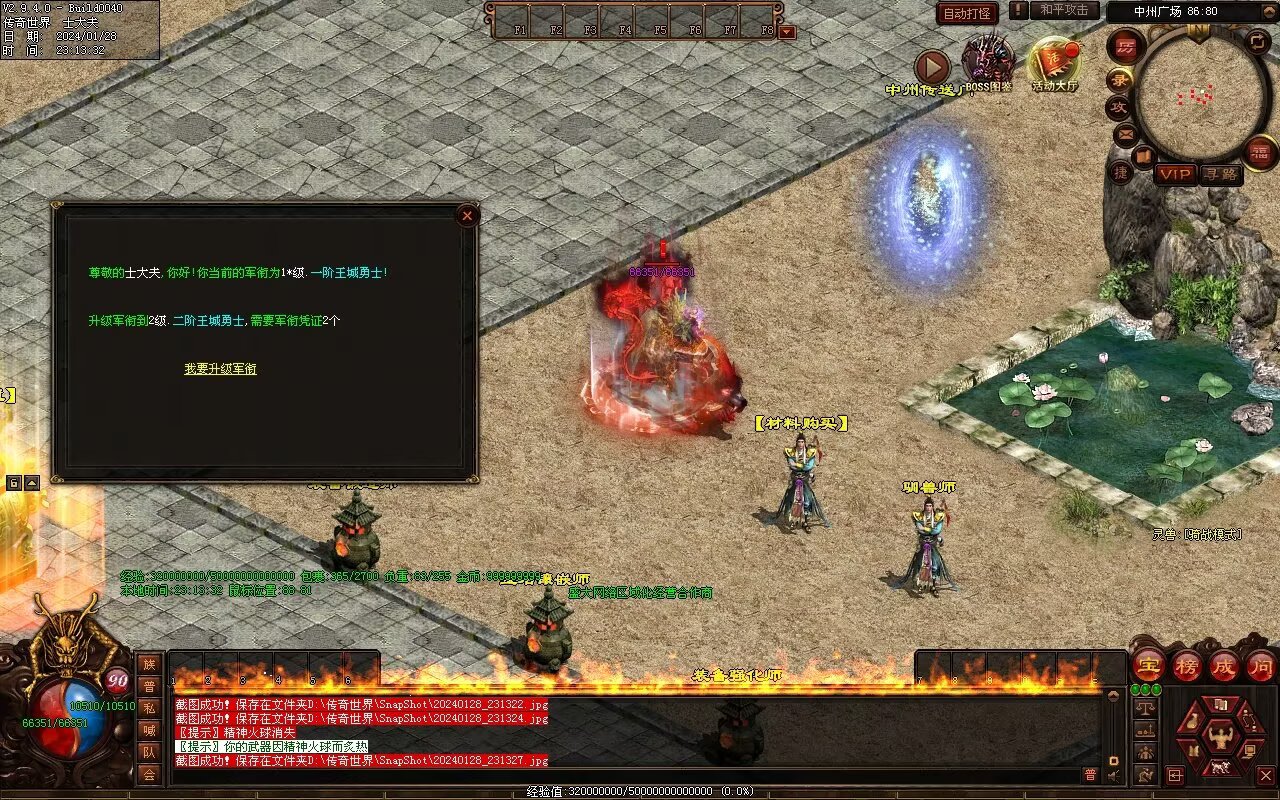The image size is (1280, 800).
Task: Expand the hotkey bar dropdown arrow
Action: [x=787, y=31]
